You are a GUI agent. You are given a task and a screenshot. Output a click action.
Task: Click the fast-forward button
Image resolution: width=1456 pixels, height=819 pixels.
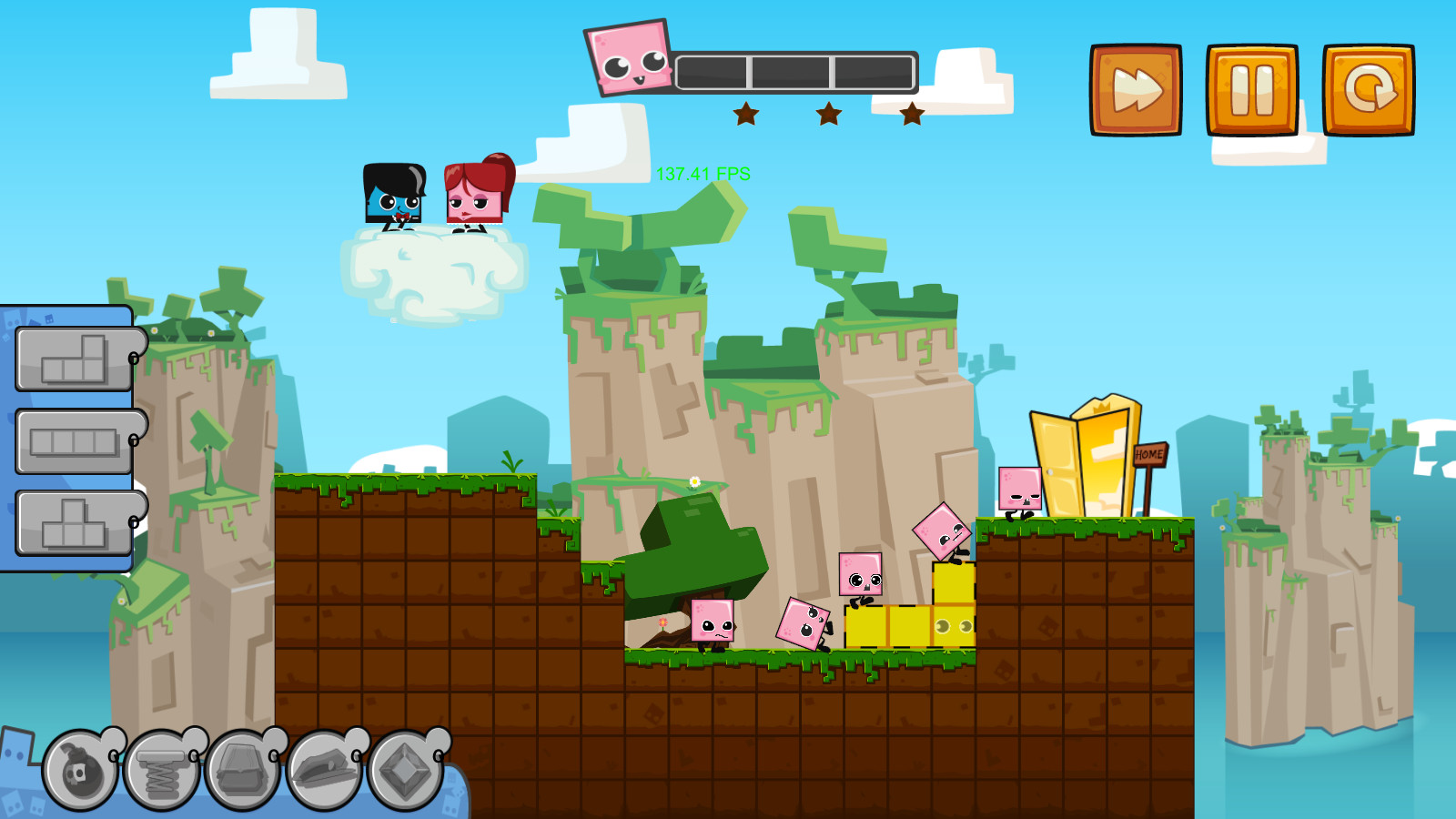pos(1136,87)
